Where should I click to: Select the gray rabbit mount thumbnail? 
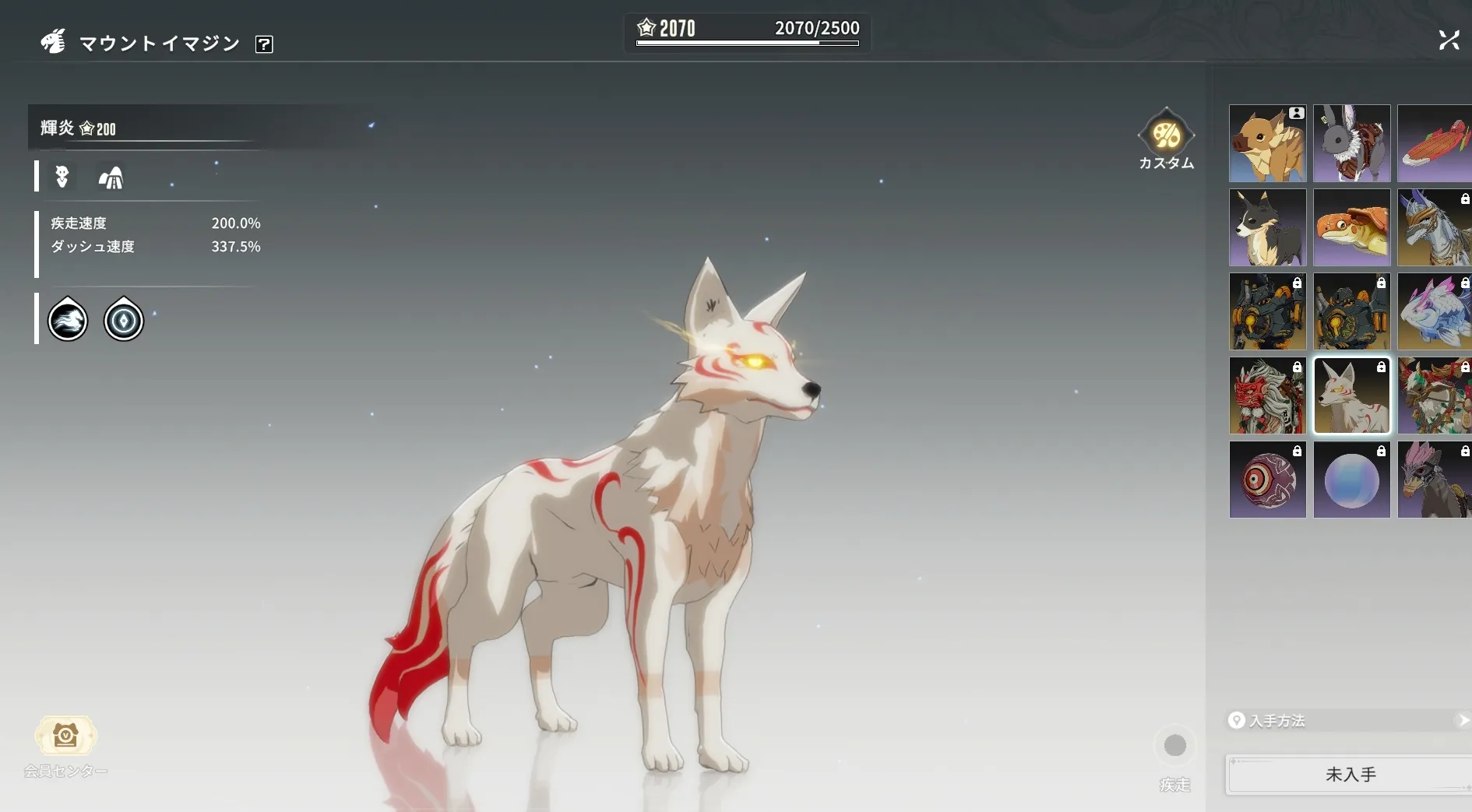1351,144
